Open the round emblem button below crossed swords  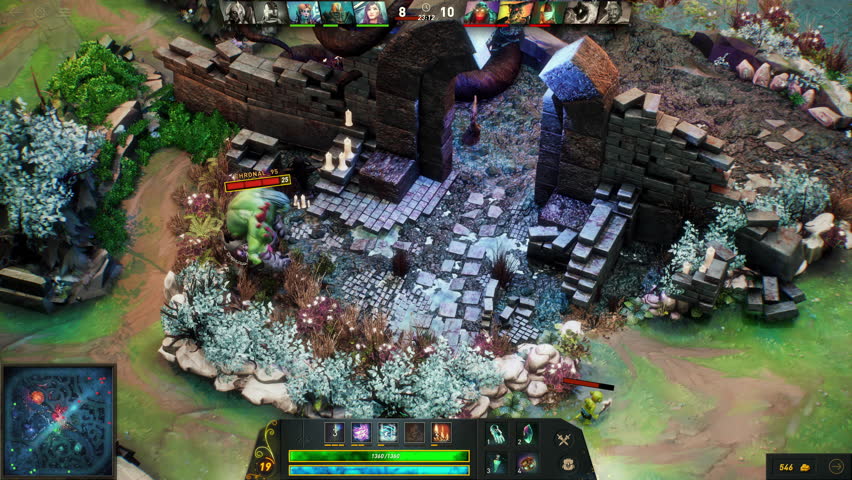[566, 464]
